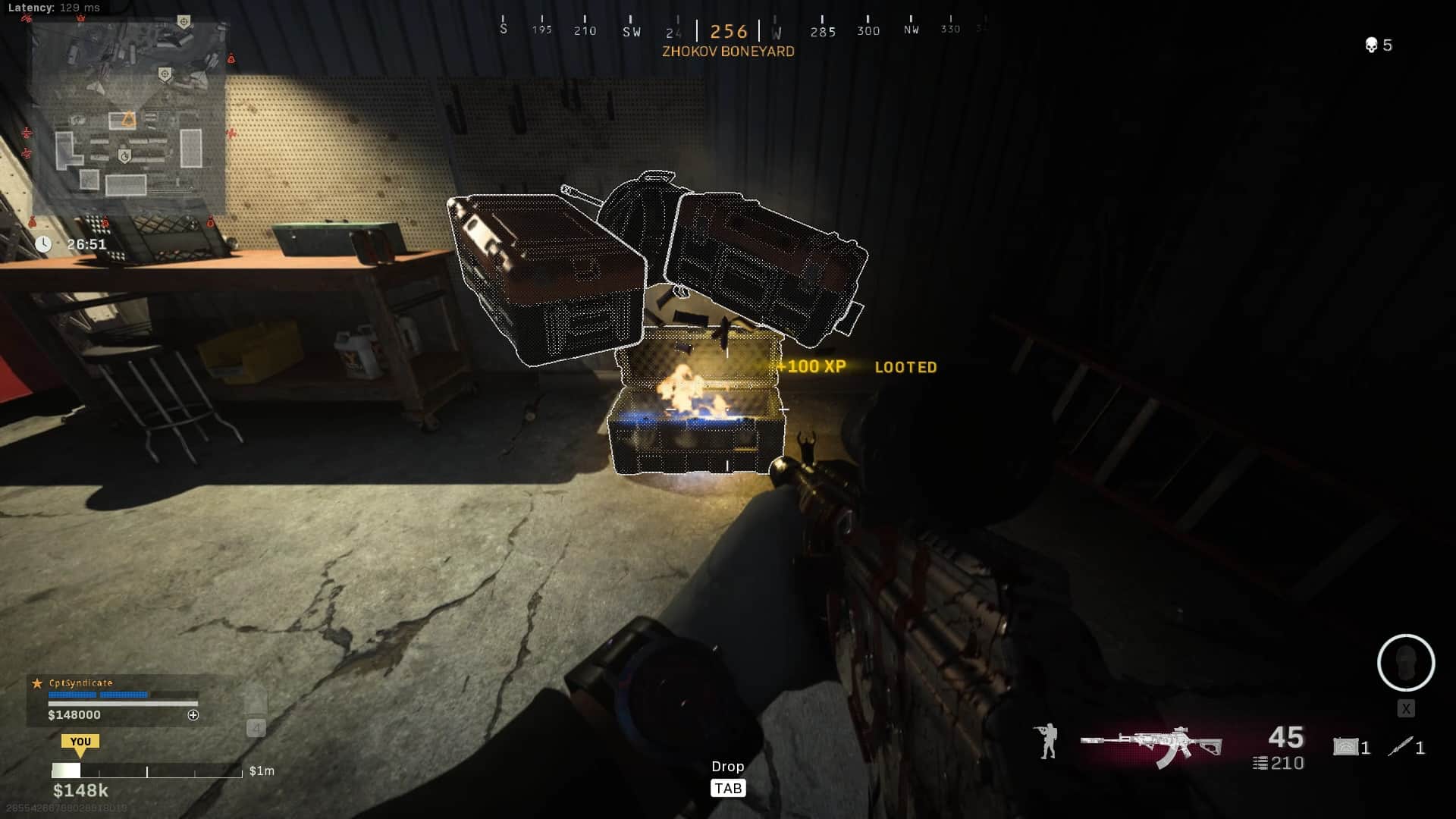The width and height of the screenshot is (1456, 819).
Task: Click the buy station icon on the minimap
Action: point(125,155)
